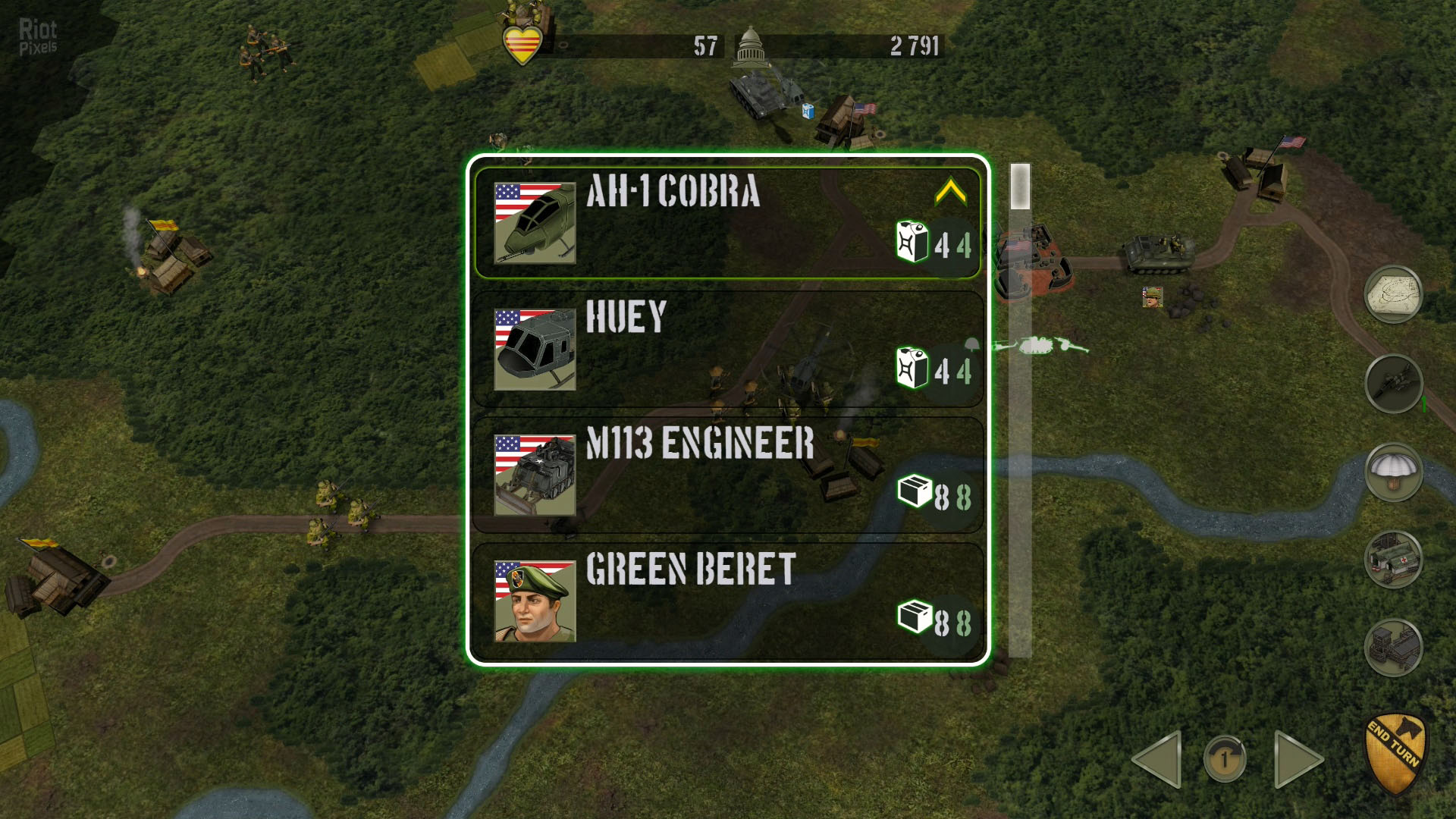Viewport: 1456px width, 819px height.
Task: Open the field hospital button
Action: [x=1393, y=560]
